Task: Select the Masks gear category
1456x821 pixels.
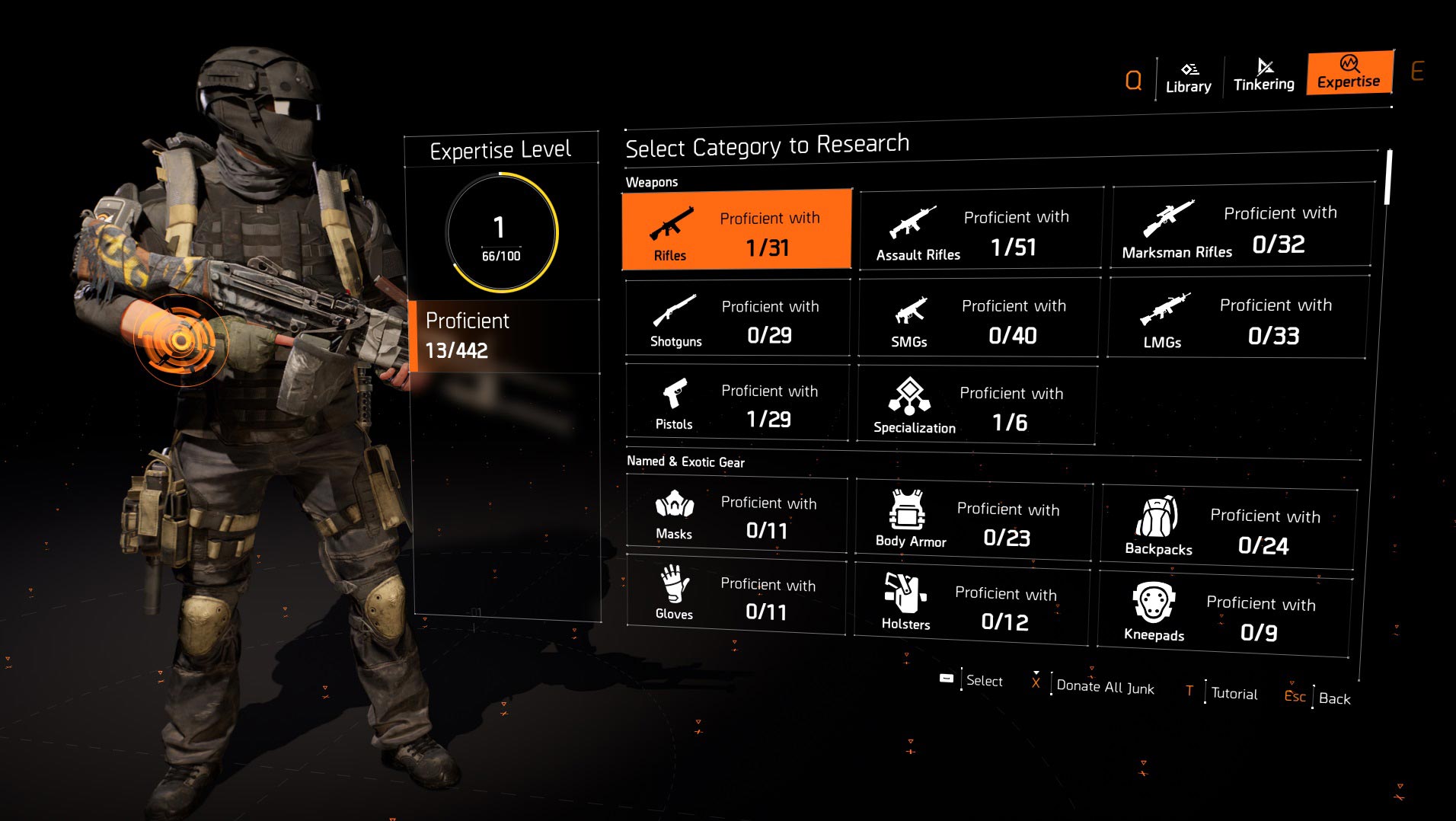Action: coord(736,516)
